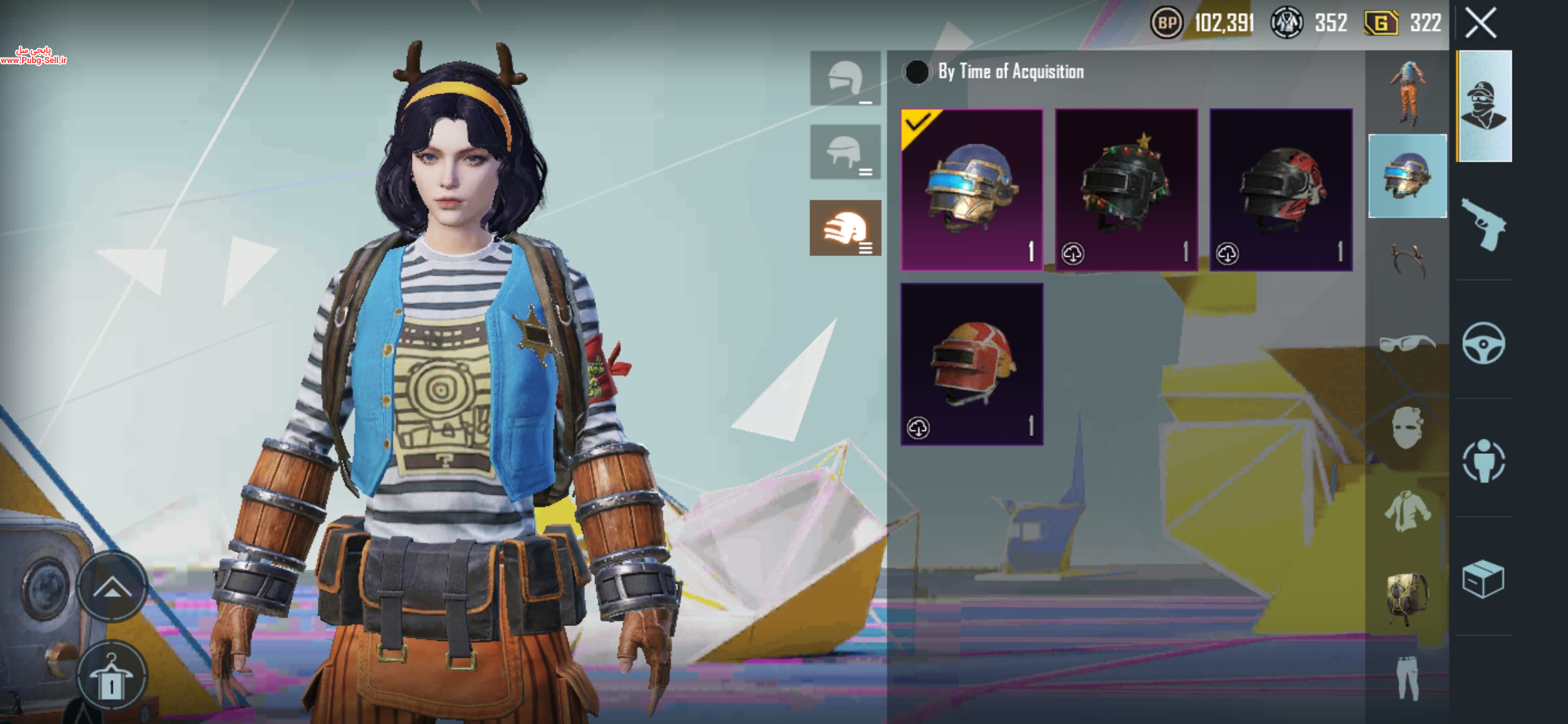Show the glasses category
This screenshot has width=1568, height=724.
(x=1407, y=343)
